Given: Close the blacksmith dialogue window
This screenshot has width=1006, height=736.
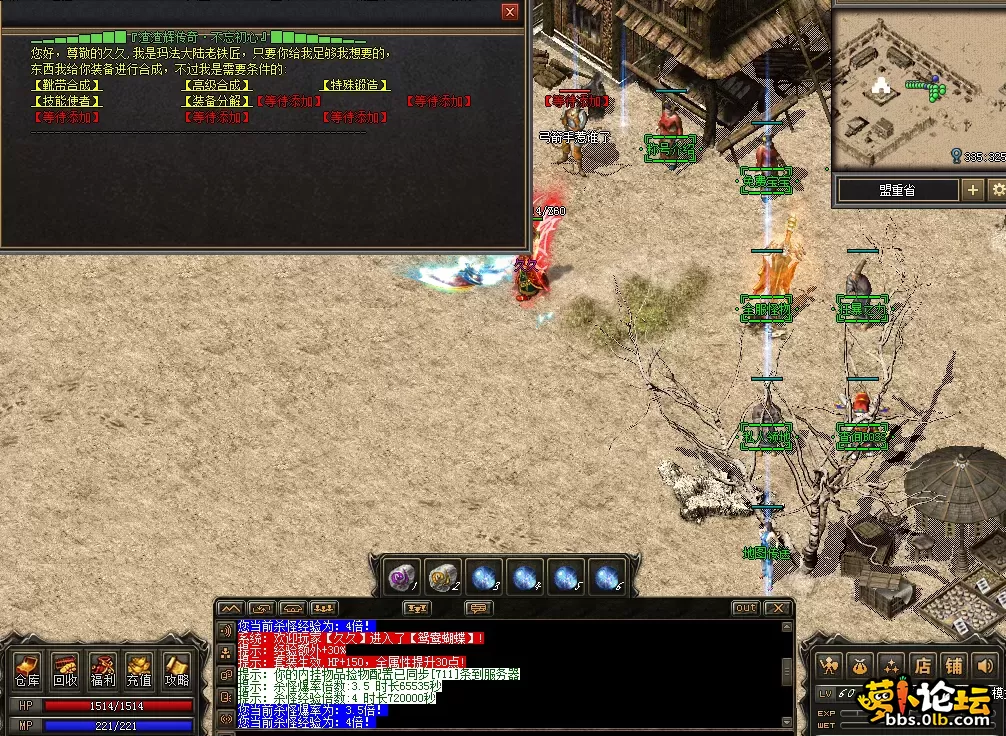Looking at the screenshot, I should point(510,12).
